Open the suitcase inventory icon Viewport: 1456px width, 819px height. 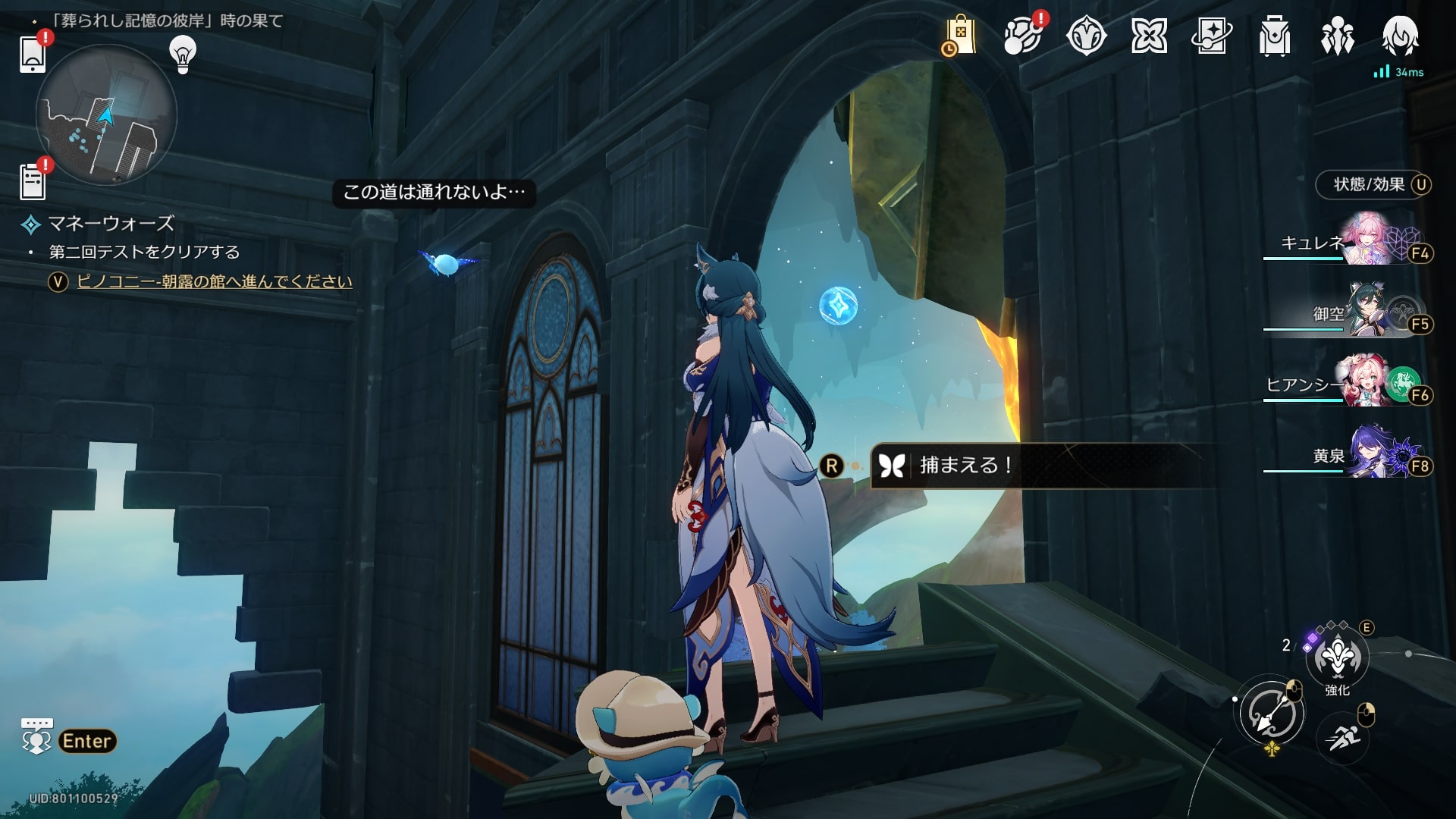(1274, 36)
